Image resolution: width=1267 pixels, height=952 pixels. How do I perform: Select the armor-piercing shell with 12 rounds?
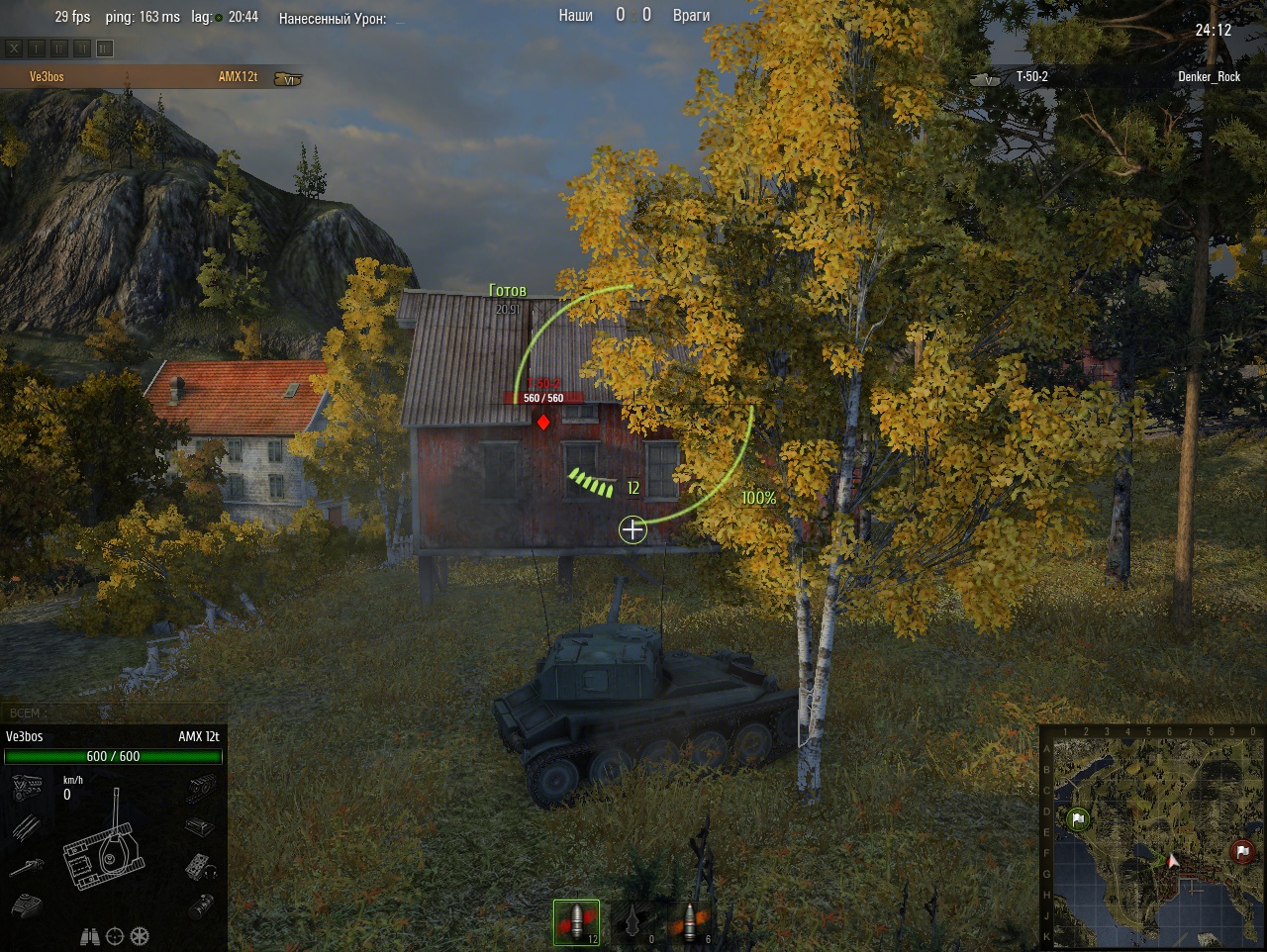coord(576,922)
